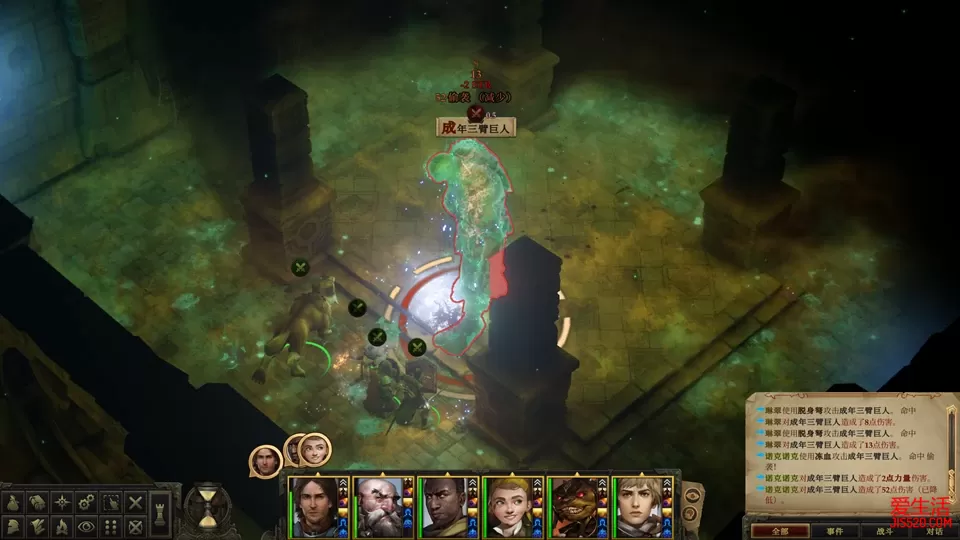This screenshot has width=960, height=540.
Task: Select the dark-skinned man's party portrait
Action: [446, 503]
